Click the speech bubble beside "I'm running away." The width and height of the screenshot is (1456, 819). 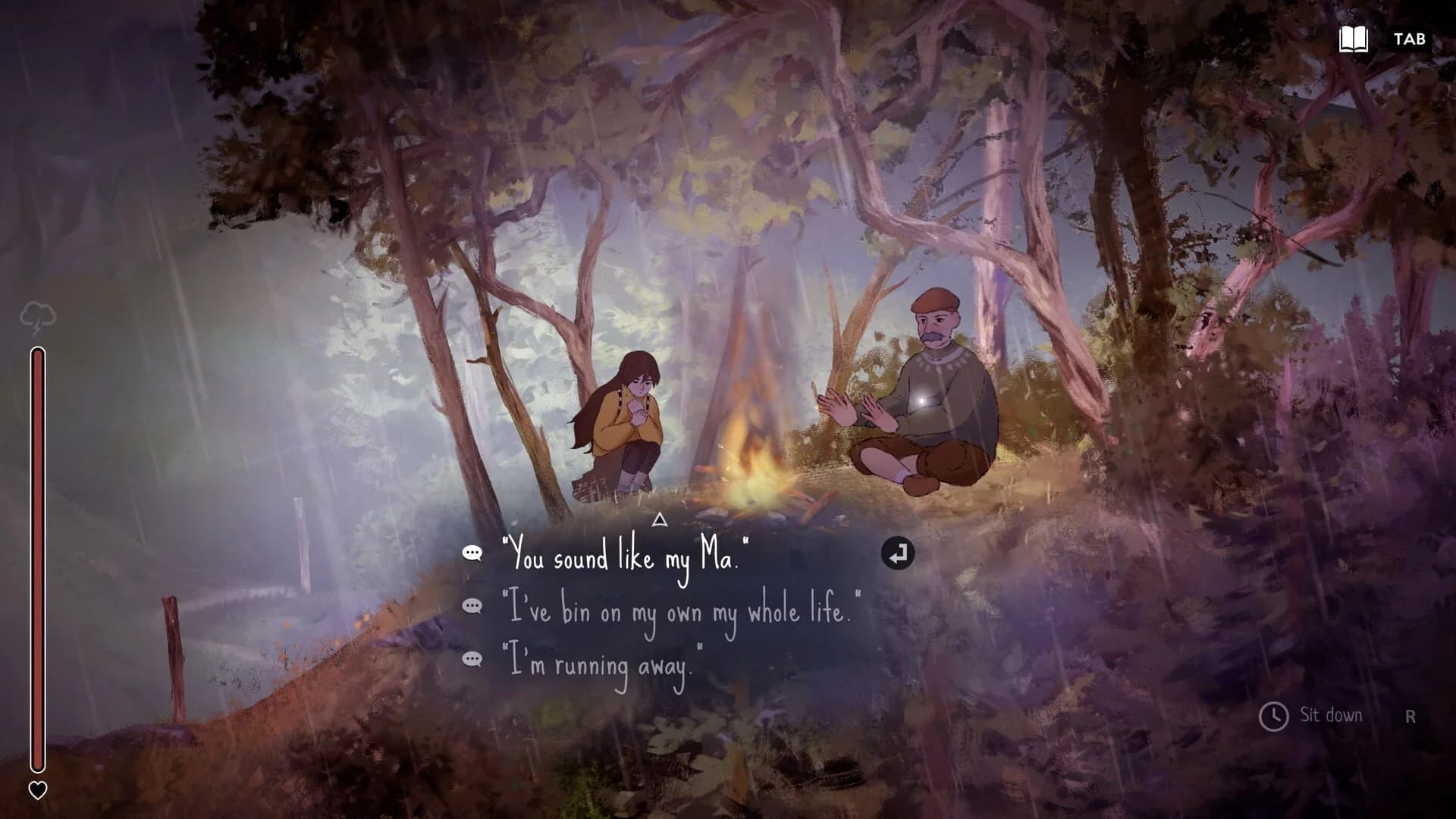(x=474, y=659)
